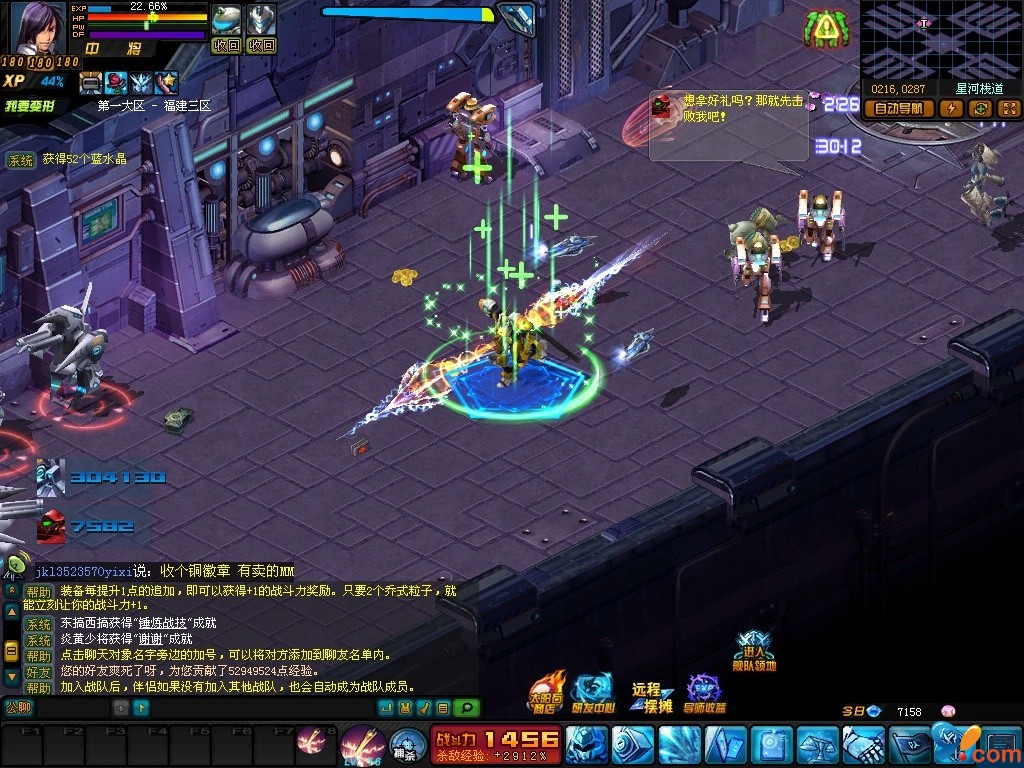Viewport: 1024px width, 768px height.
Task: Open the robot helmet menu icon
Action: tap(585, 745)
